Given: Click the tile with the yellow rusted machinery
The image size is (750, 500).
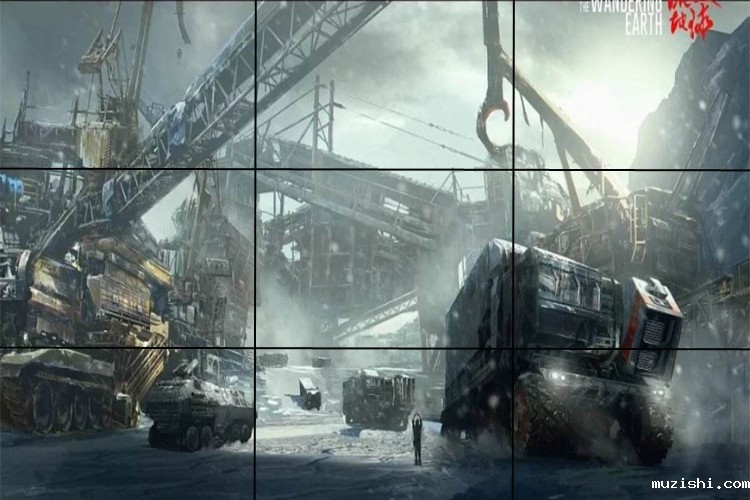Looking at the screenshot, I should 127,258.
